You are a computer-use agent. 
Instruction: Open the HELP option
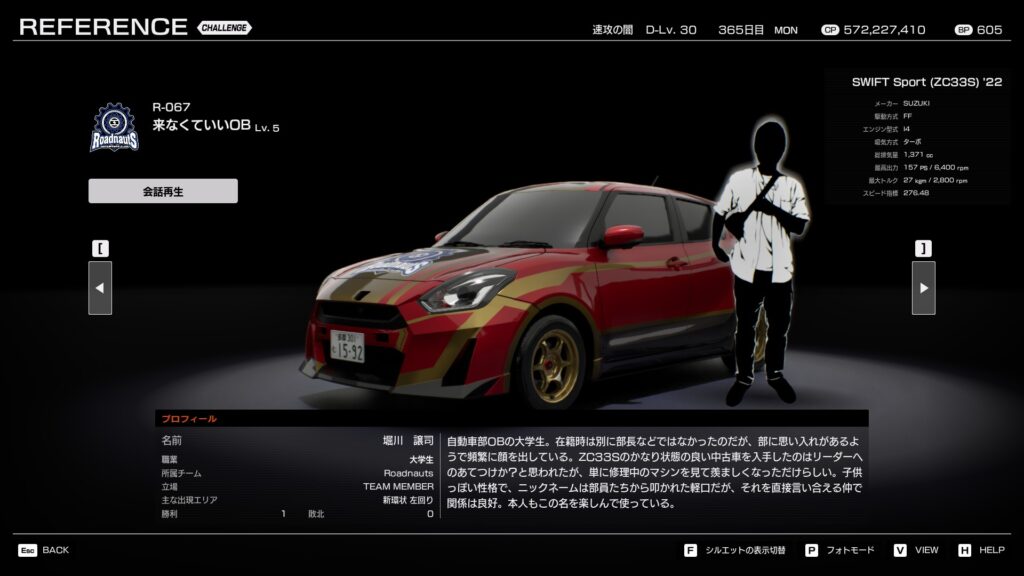point(982,550)
